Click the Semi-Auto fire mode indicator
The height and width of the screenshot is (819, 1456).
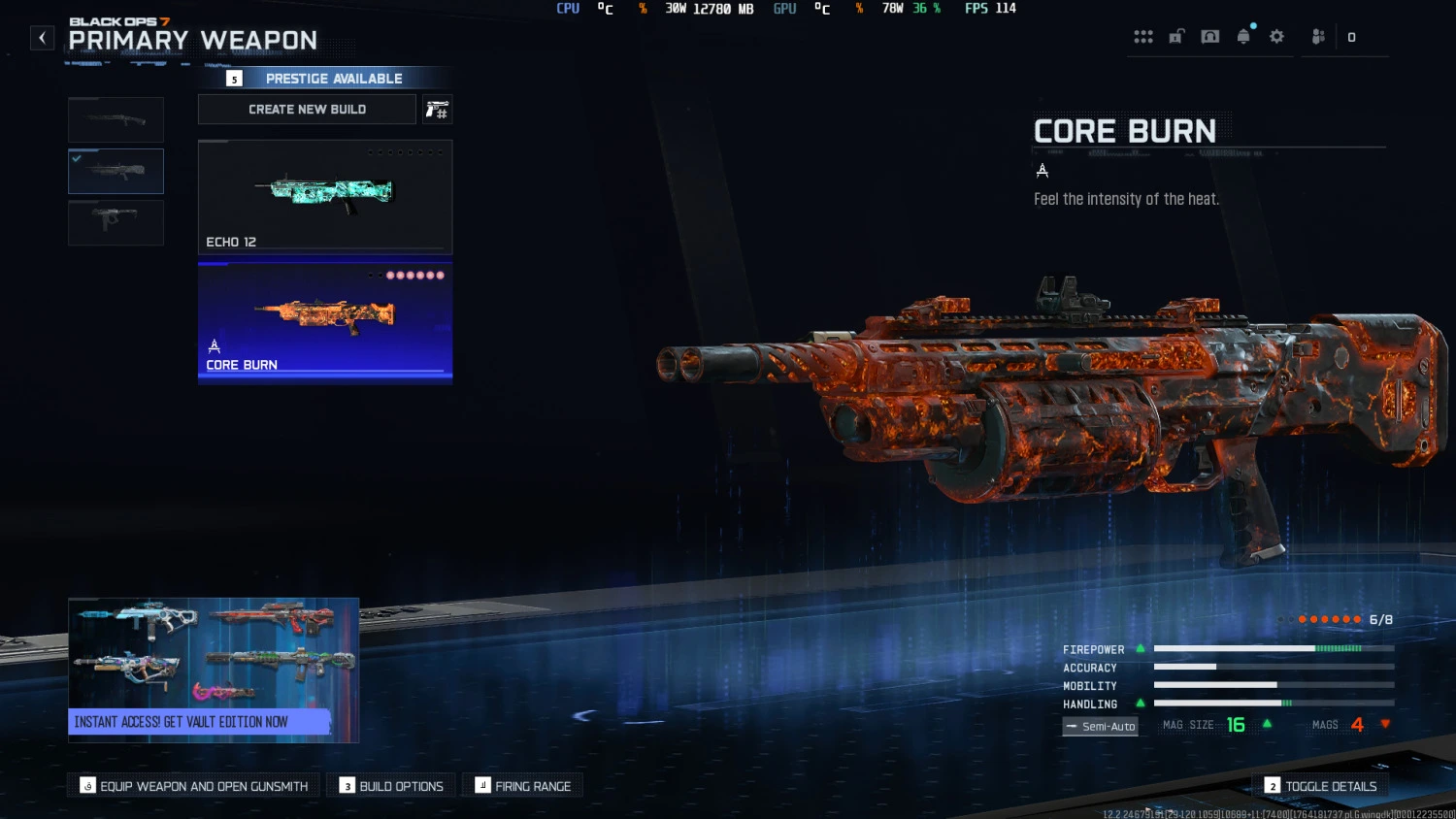[x=1100, y=726]
